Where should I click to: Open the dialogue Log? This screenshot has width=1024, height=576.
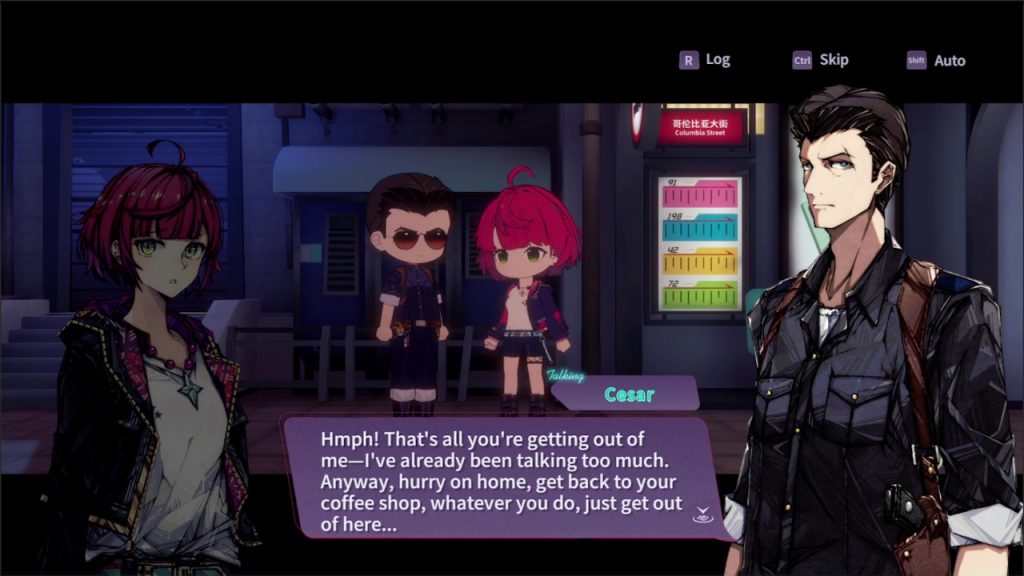tap(705, 60)
